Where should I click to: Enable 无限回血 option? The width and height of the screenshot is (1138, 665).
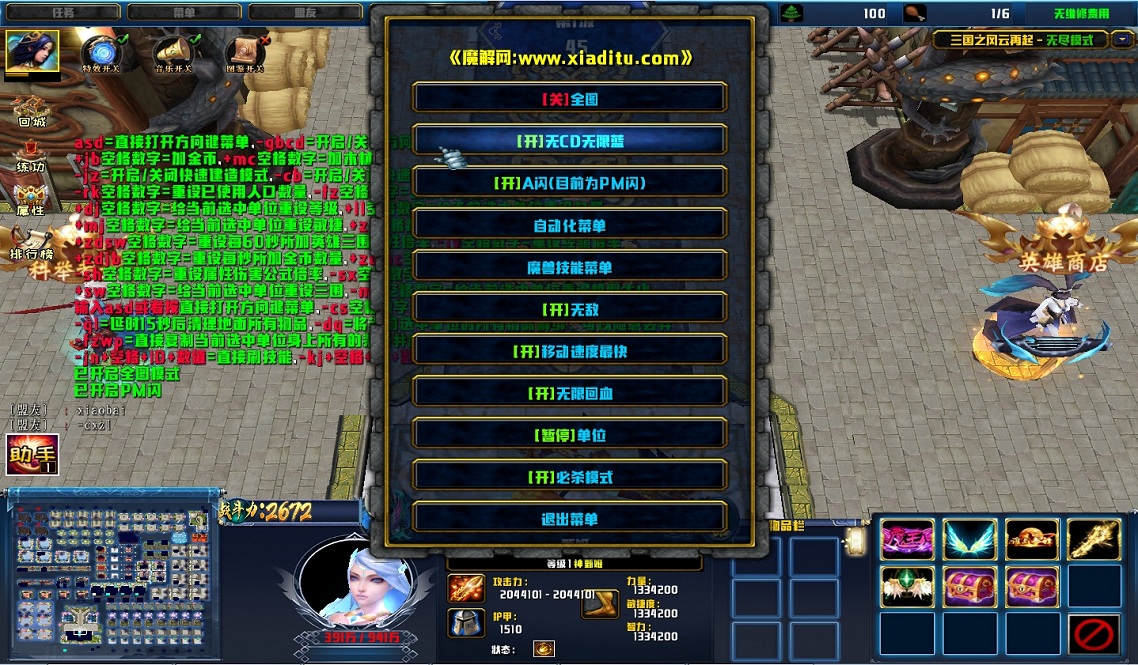click(x=569, y=392)
